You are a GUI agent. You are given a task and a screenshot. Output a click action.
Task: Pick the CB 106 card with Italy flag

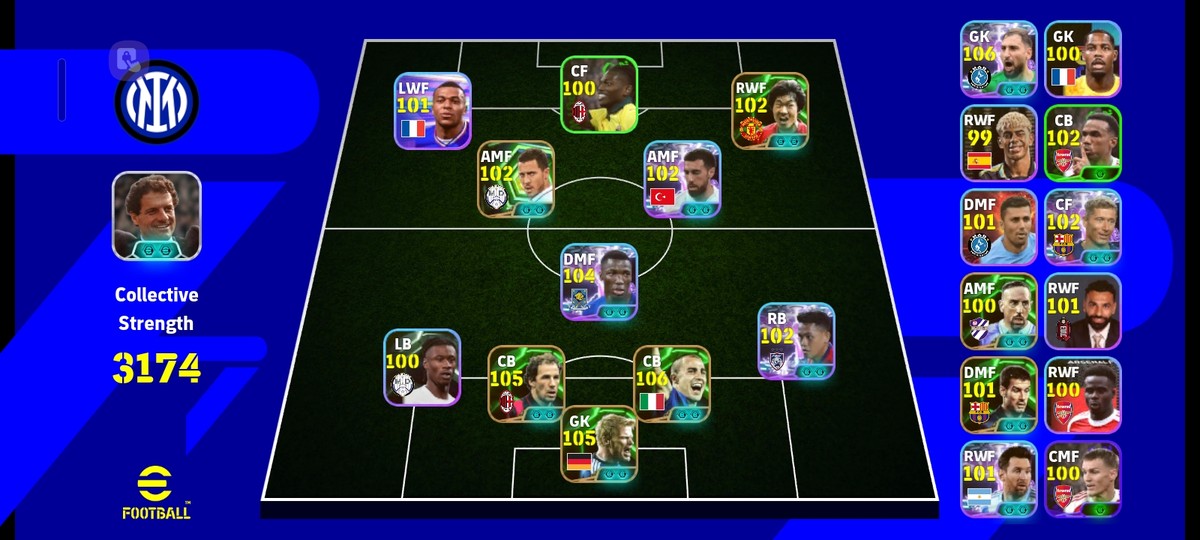pos(671,384)
